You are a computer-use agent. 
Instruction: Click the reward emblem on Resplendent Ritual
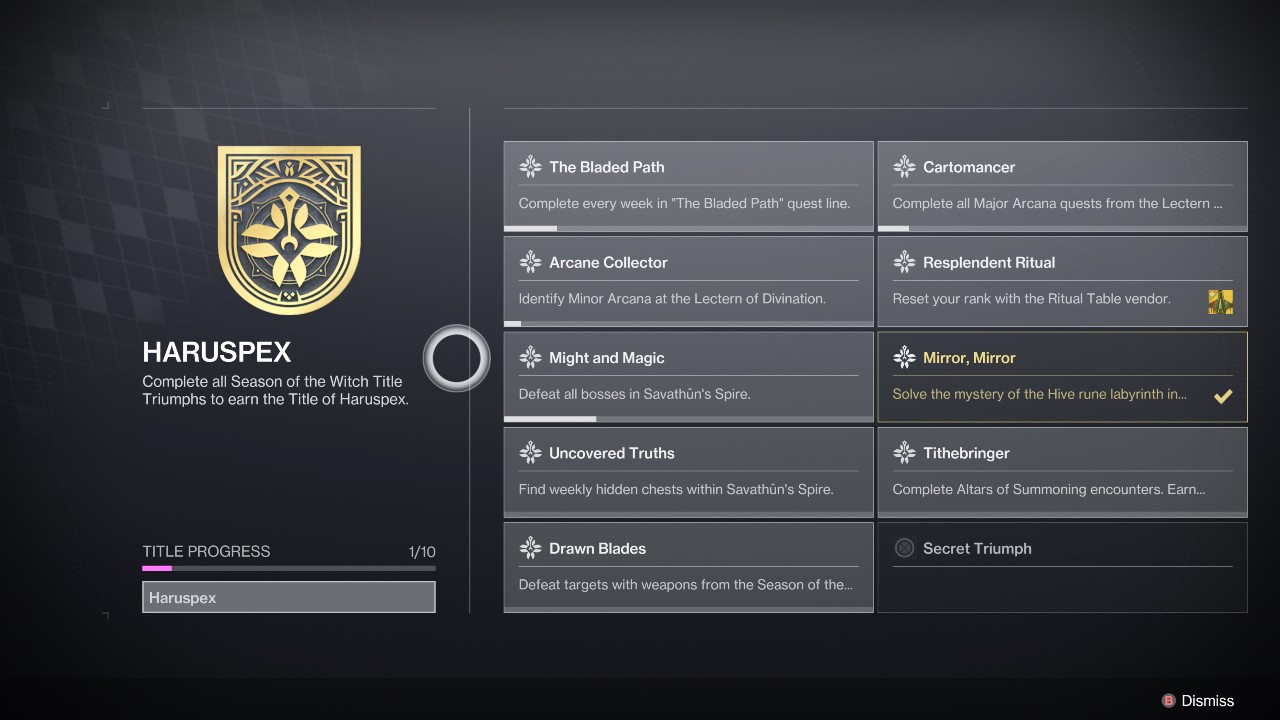coord(1220,302)
